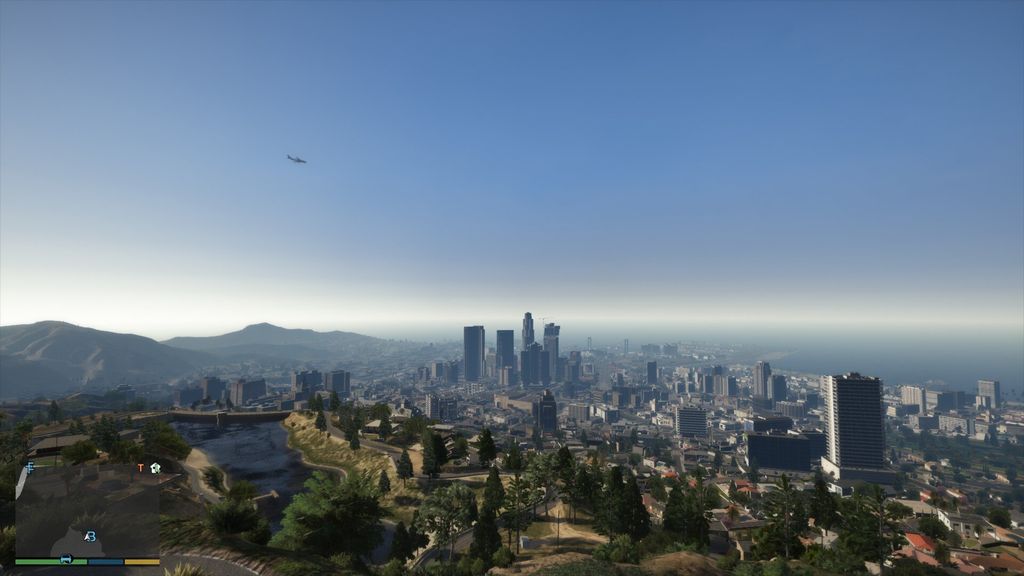
Task: Select the white safehouse blip
Action: pos(155,467)
